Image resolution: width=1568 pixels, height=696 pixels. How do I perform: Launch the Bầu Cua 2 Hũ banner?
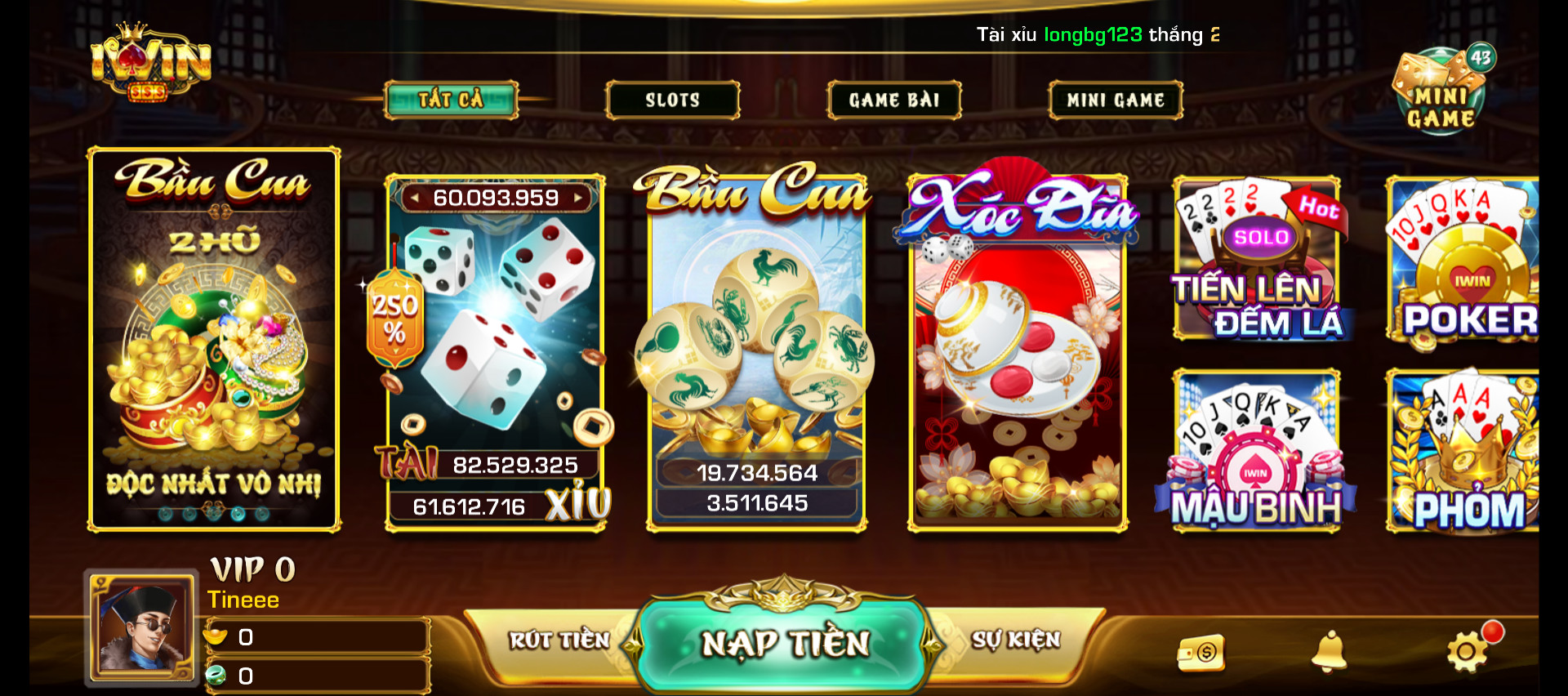pyautogui.click(x=214, y=339)
